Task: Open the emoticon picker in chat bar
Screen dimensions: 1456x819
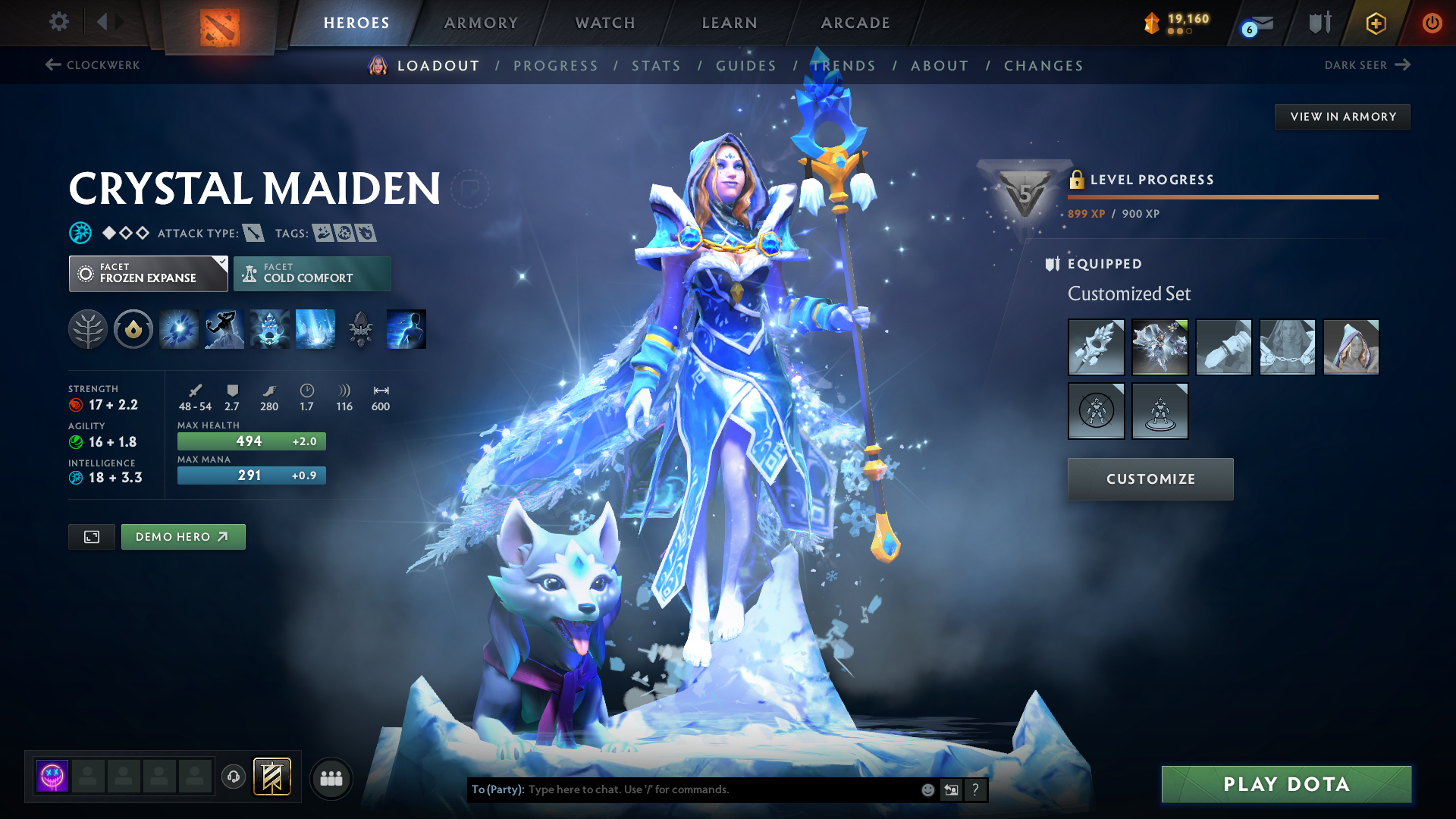Action: pyautogui.click(x=927, y=789)
